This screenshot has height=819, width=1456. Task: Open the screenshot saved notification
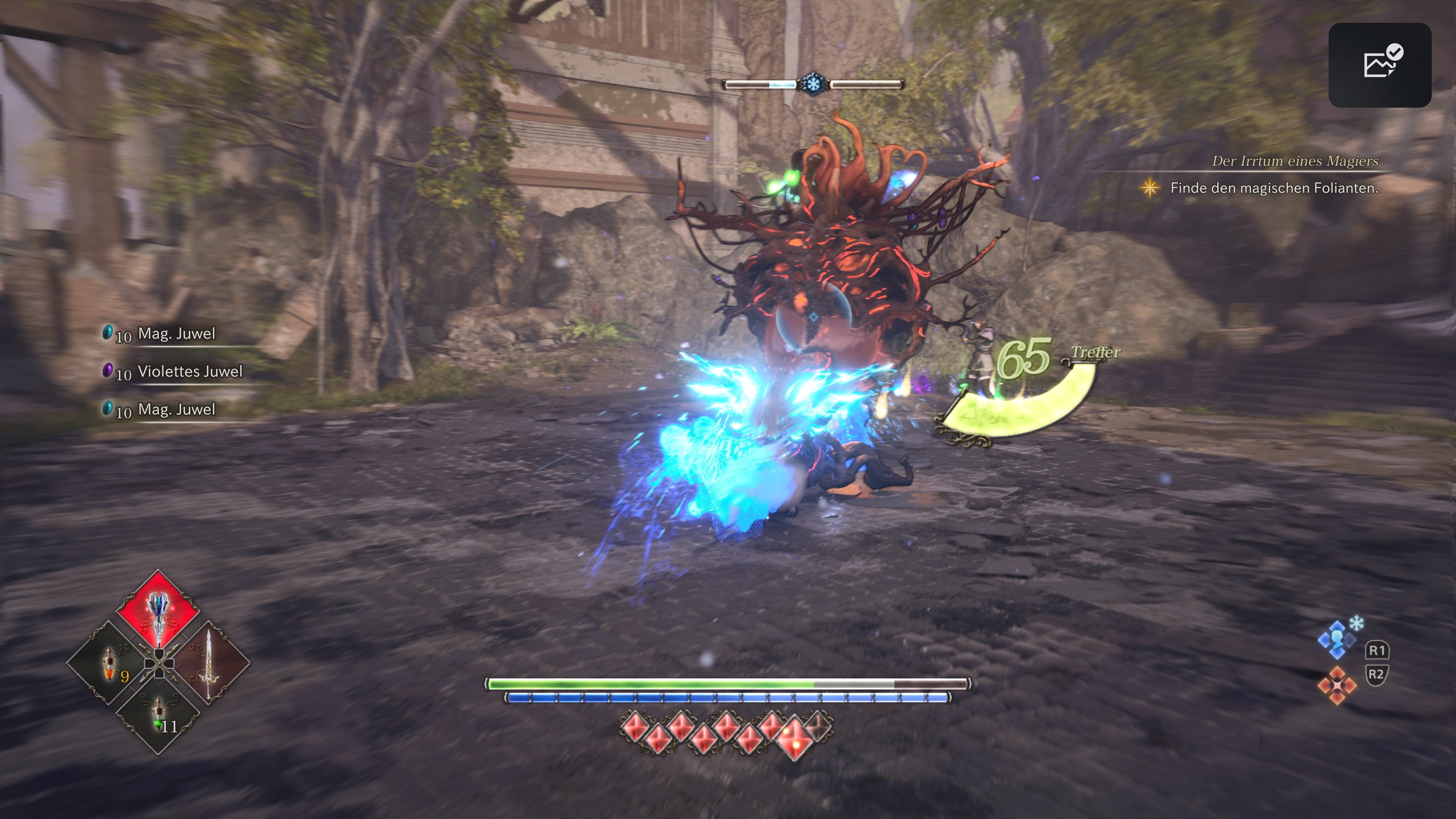1379,64
